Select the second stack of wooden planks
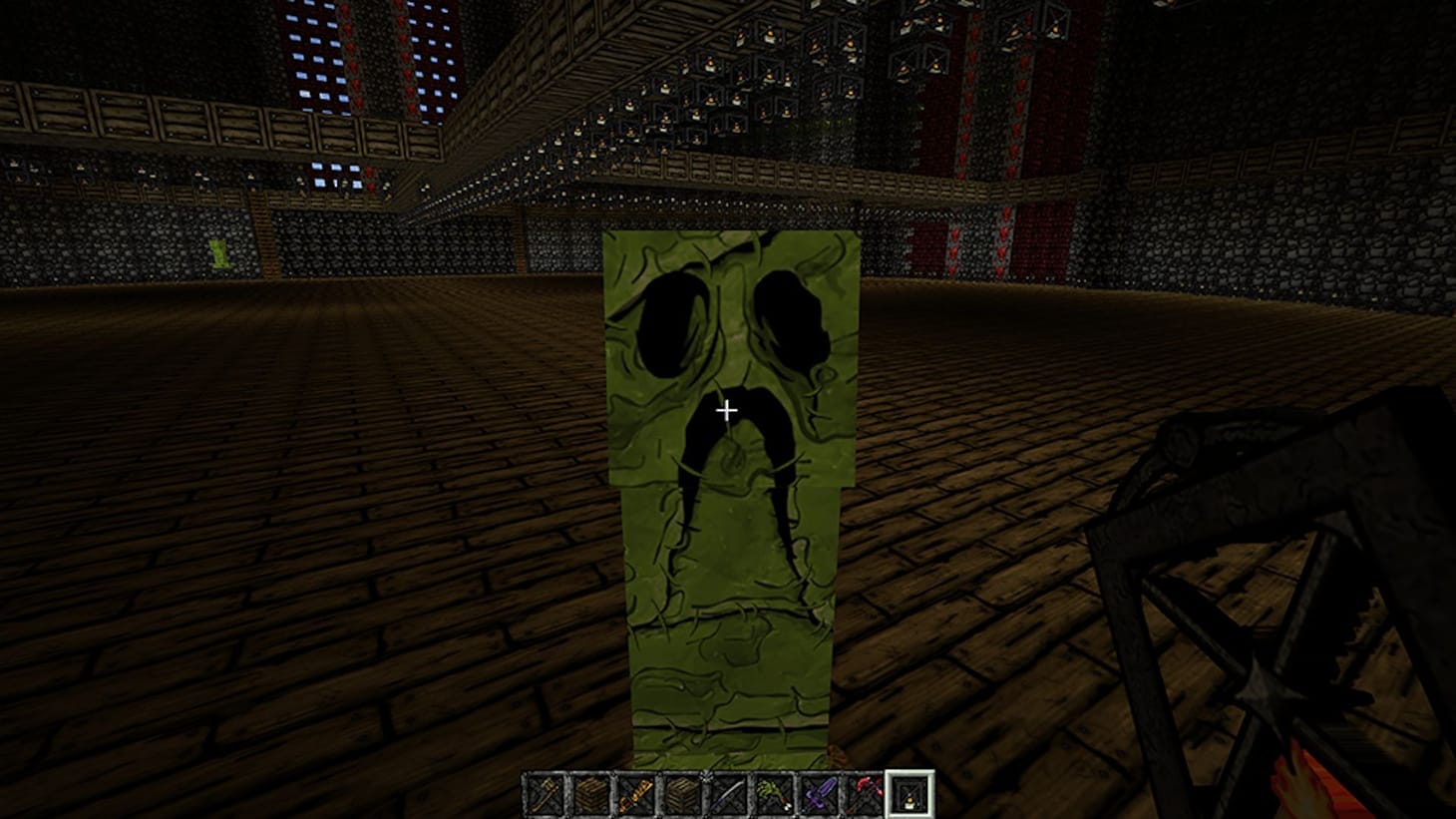Viewport: 1456px width, 819px height. pos(683,791)
